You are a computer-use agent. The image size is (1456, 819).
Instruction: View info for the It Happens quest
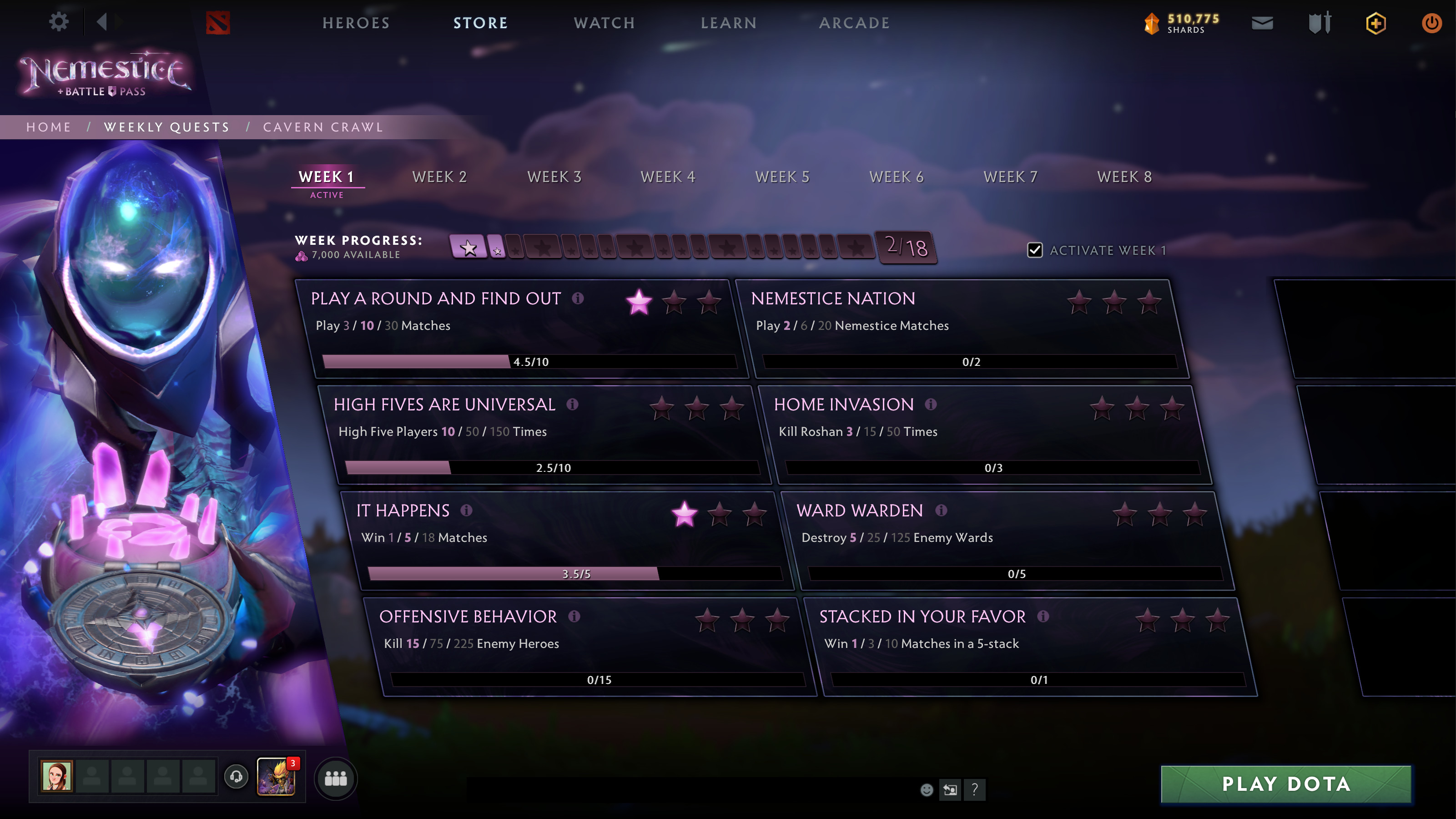465,511
